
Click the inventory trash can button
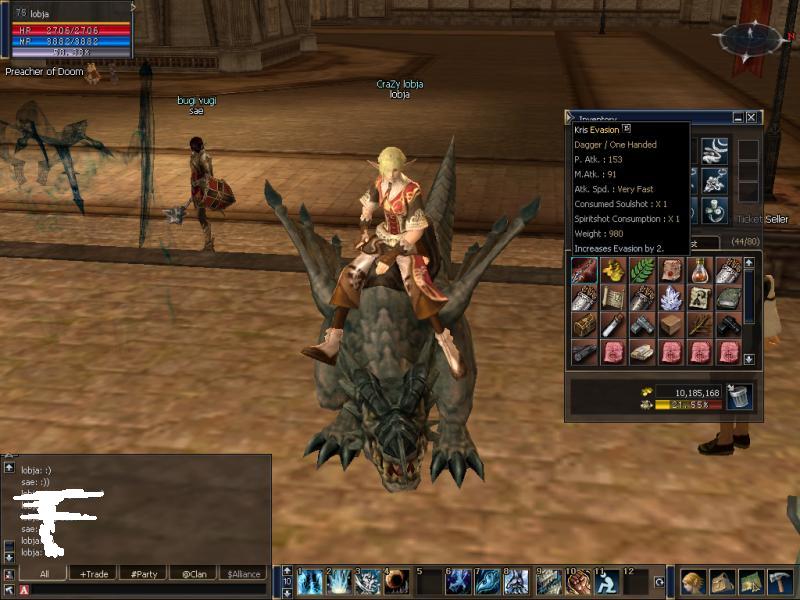(739, 397)
